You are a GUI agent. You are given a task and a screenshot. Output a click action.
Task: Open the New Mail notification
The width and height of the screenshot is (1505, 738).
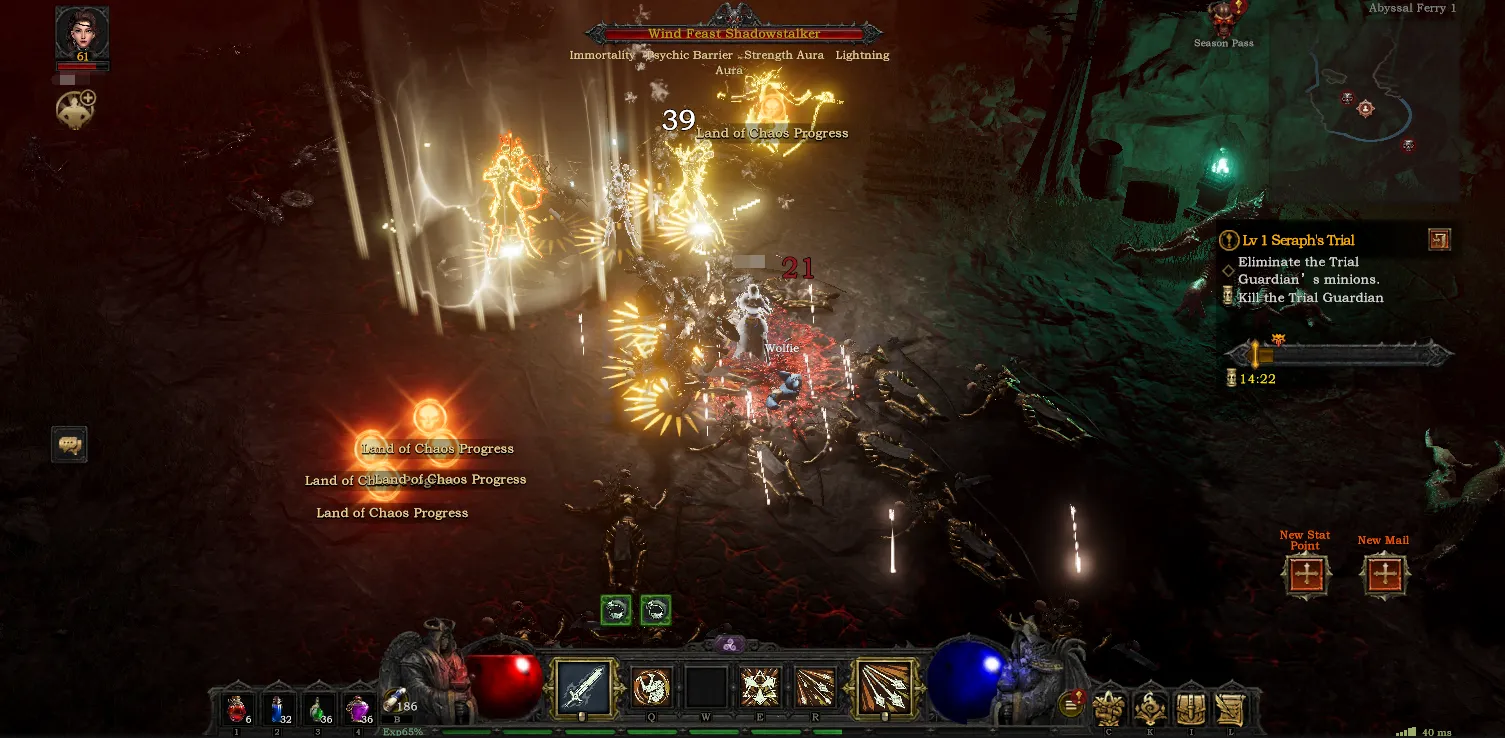[1385, 575]
